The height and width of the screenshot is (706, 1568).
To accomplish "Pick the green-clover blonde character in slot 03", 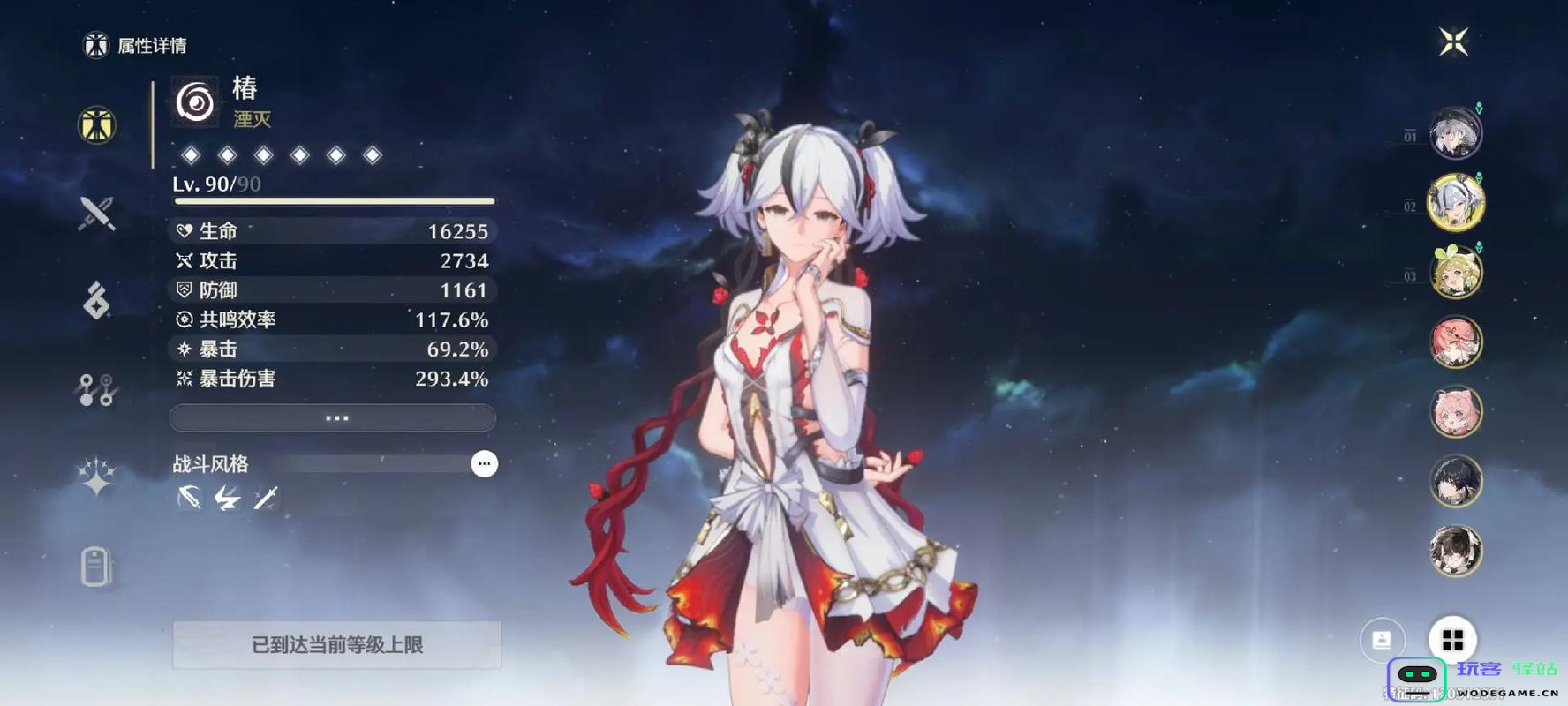I will 1455,273.
